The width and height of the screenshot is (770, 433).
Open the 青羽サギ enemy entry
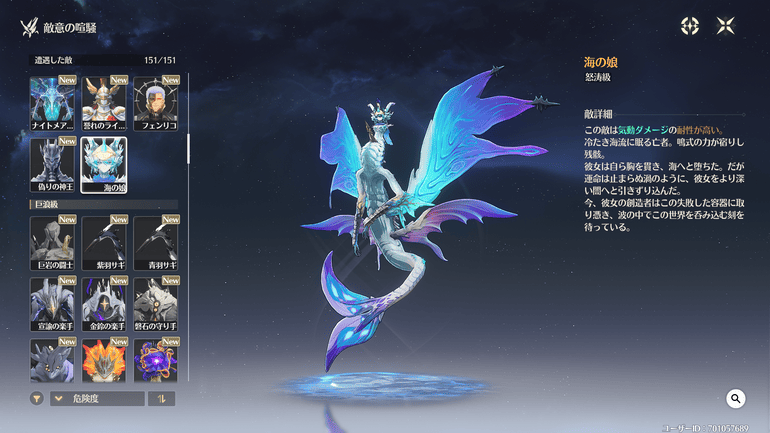point(157,243)
